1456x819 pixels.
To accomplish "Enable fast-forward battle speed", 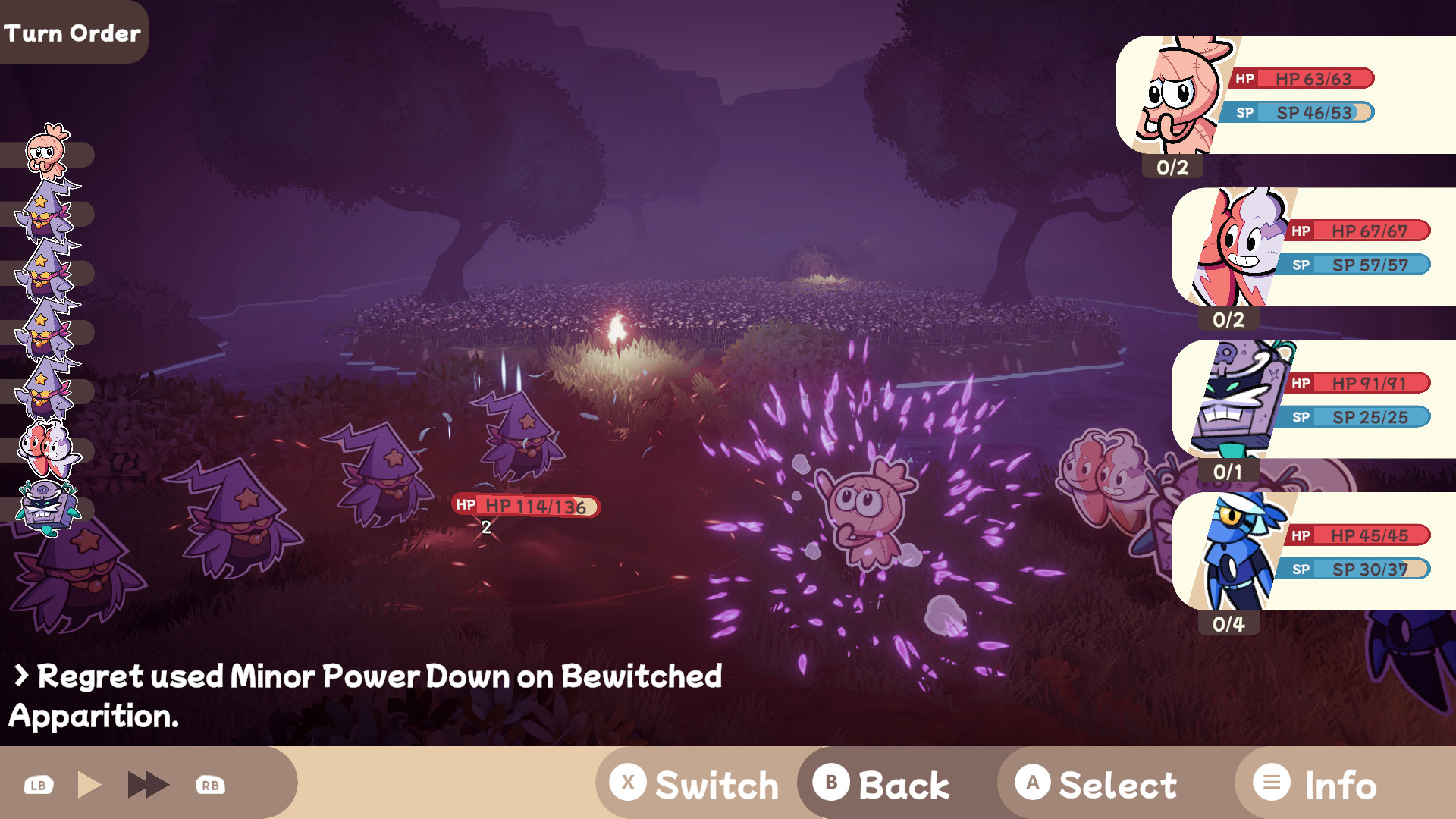I will coord(148,783).
